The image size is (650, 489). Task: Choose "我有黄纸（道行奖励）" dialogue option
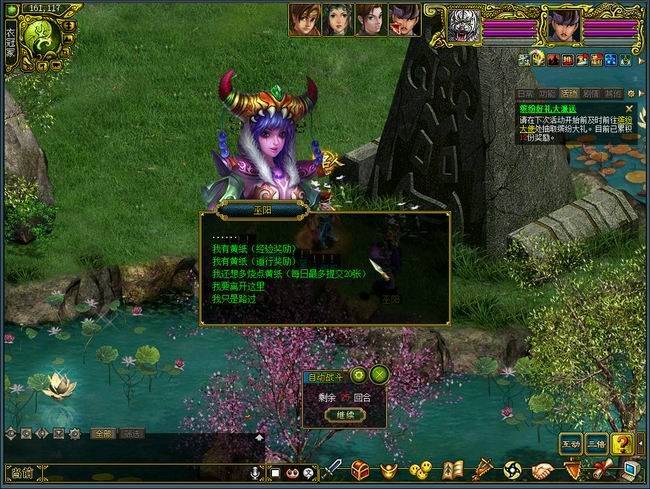click(x=253, y=260)
